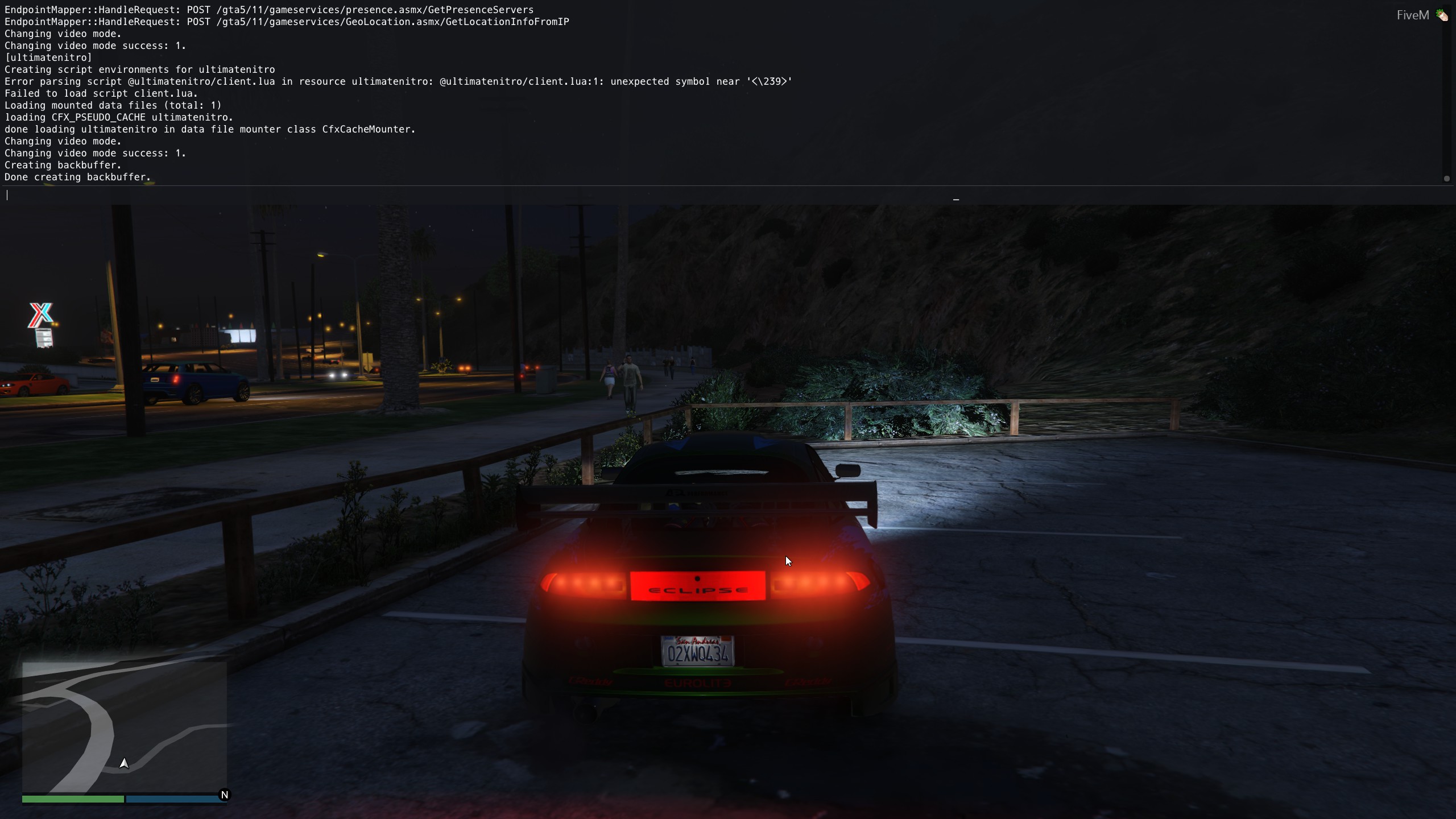The image size is (1456, 819).
Task: Click the player arrow on the minimap
Action: tap(125, 763)
